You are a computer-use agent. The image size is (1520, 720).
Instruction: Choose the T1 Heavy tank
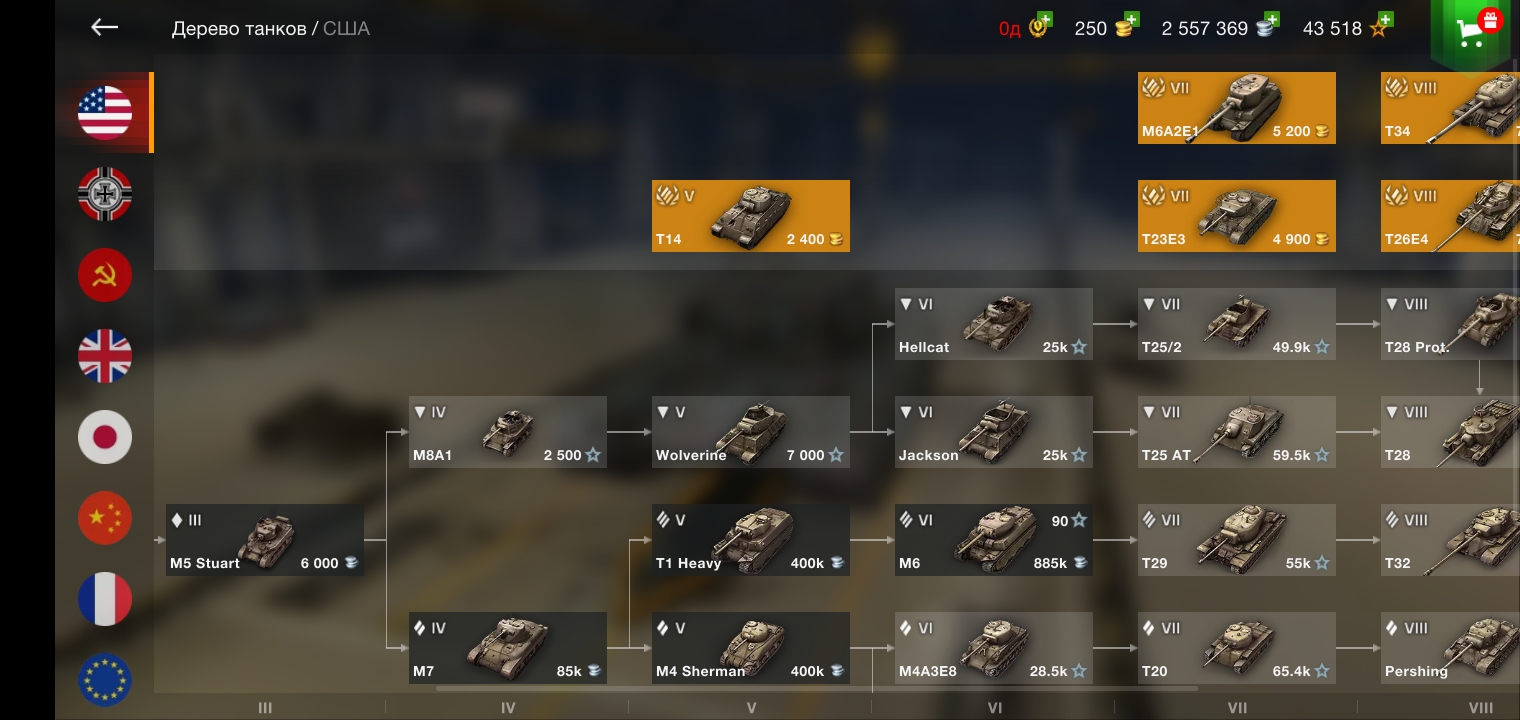[750, 540]
